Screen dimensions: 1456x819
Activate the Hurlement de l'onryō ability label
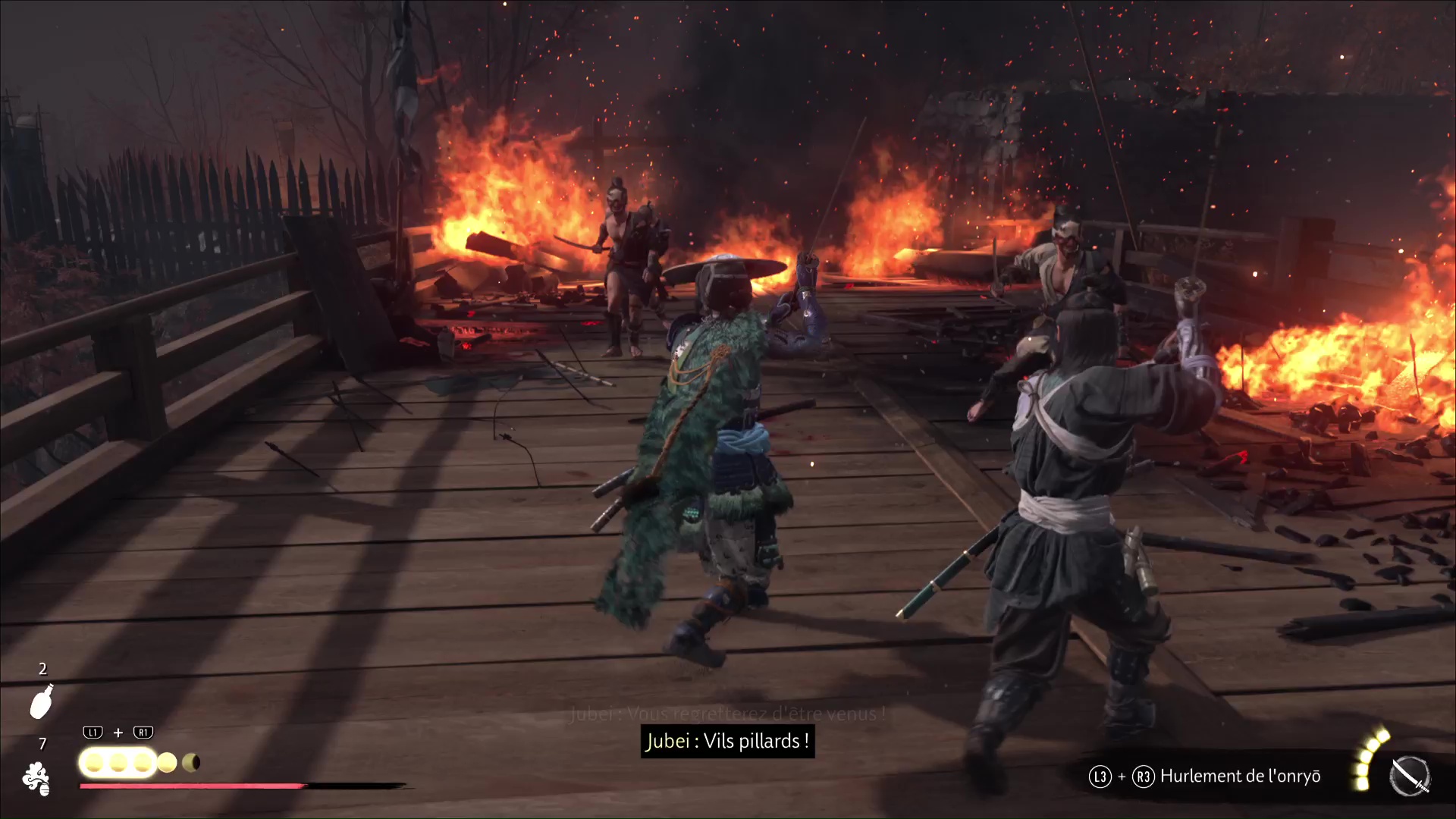tap(1240, 777)
